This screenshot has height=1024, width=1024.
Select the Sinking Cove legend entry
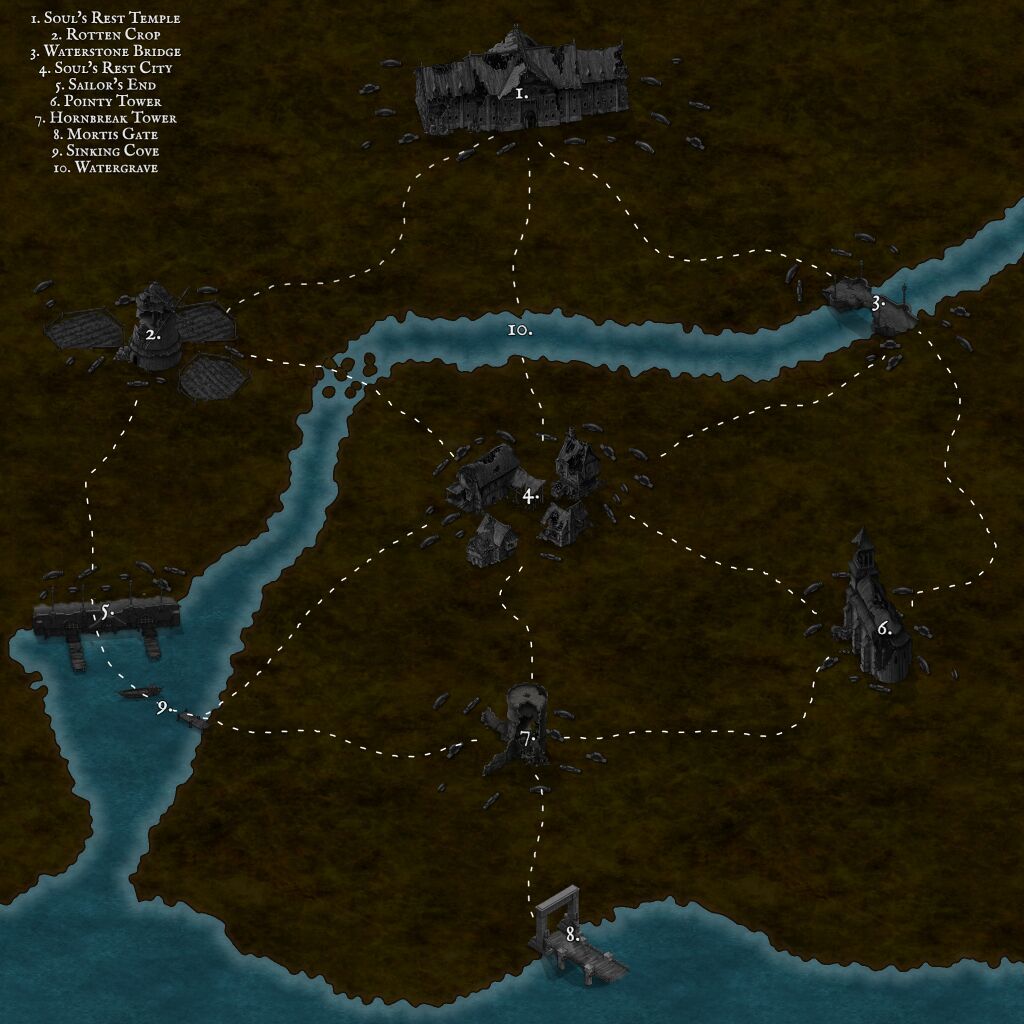coord(105,151)
